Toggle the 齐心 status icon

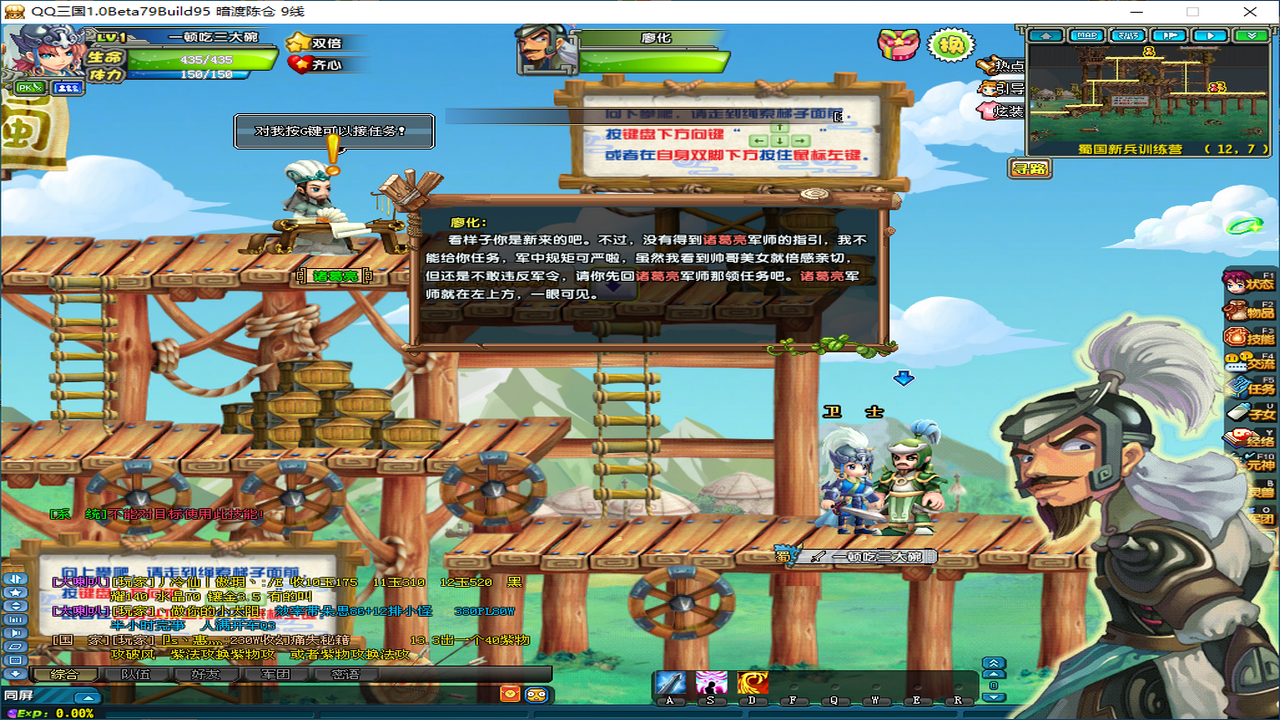[x=298, y=64]
